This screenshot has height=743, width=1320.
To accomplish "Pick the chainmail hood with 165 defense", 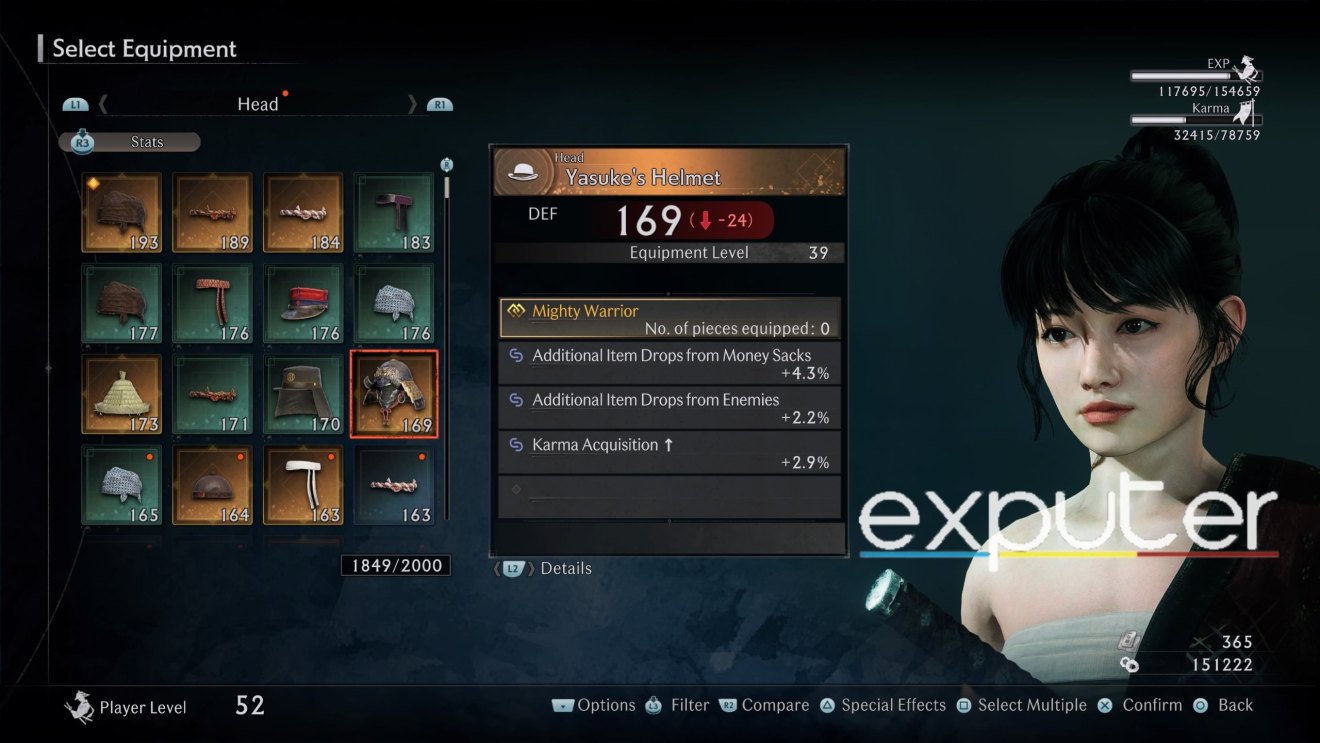I will pos(121,485).
